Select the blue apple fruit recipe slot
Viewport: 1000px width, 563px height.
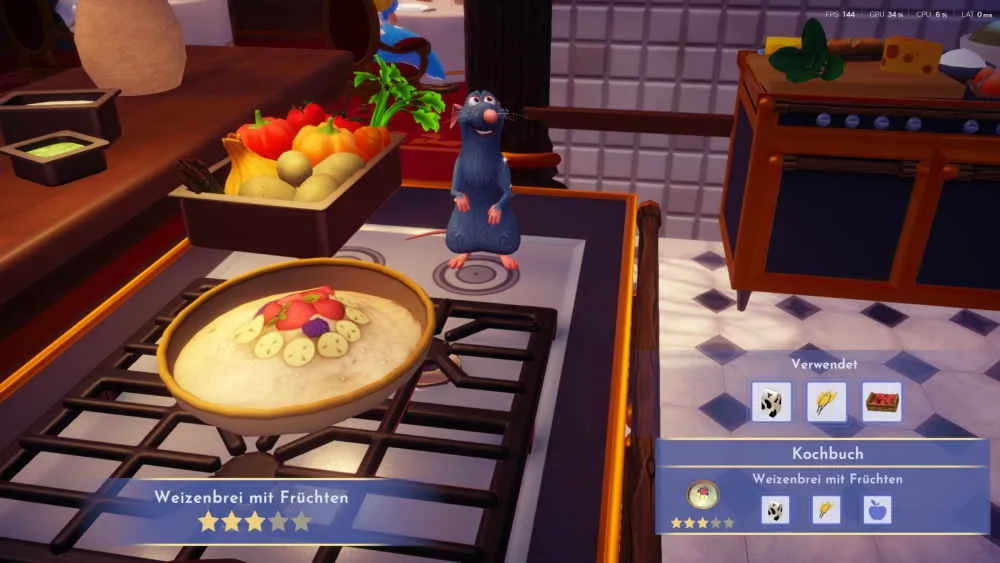click(x=877, y=510)
